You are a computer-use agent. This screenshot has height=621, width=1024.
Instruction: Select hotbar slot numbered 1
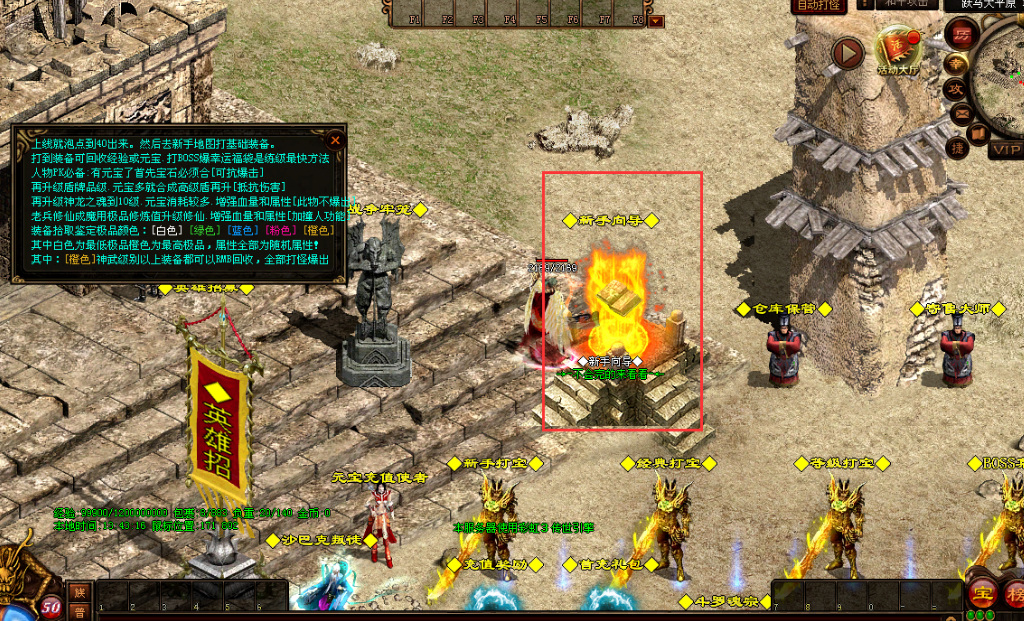tap(111, 596)
